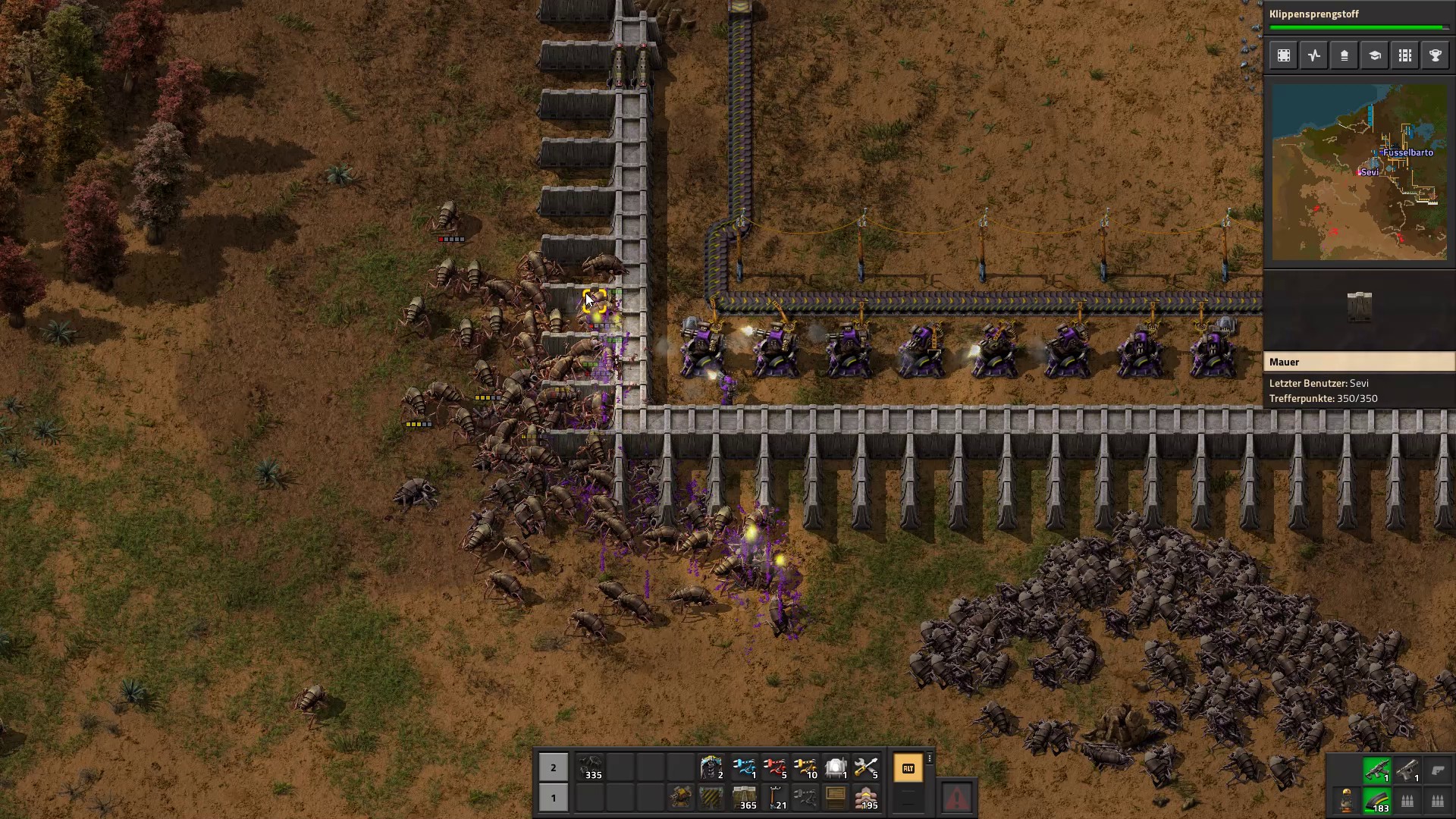Switch to hotbar row number 2

point(554,768)
